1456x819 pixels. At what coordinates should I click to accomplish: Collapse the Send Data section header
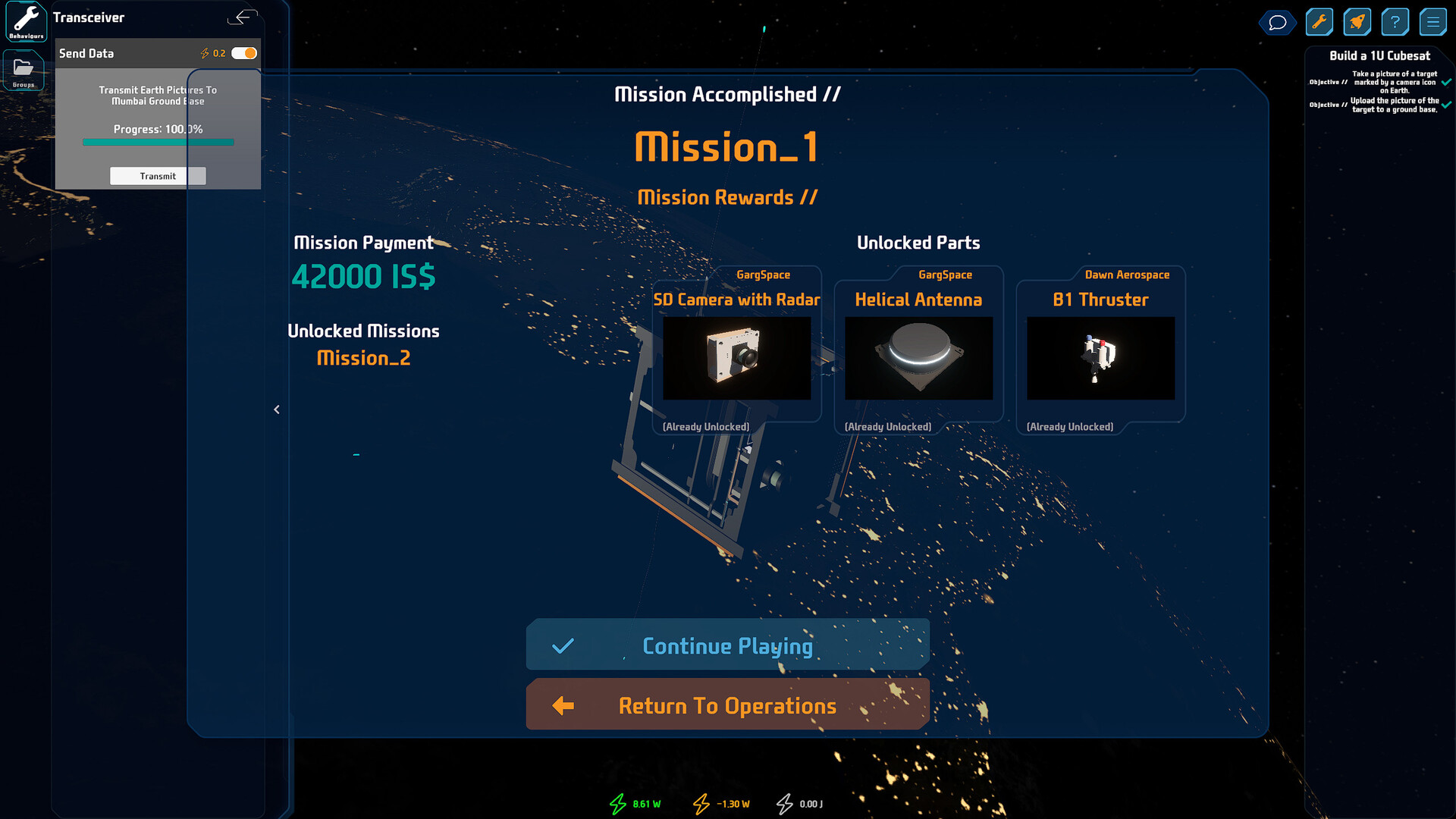86,53
